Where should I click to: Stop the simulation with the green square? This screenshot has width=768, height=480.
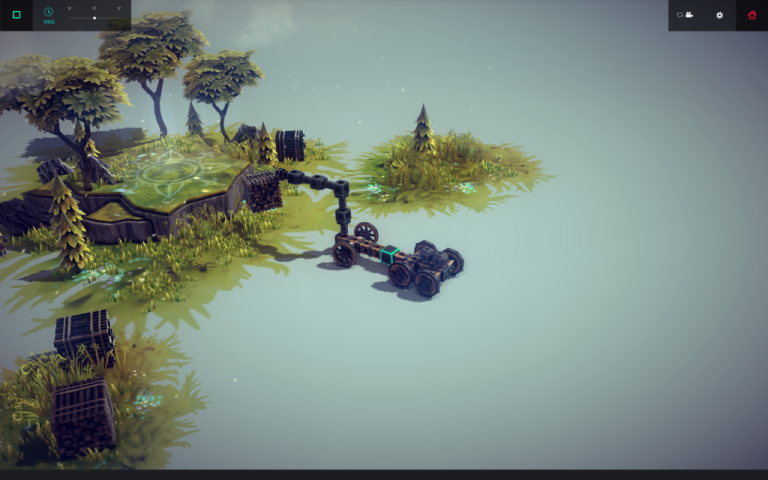pos(16,15)
